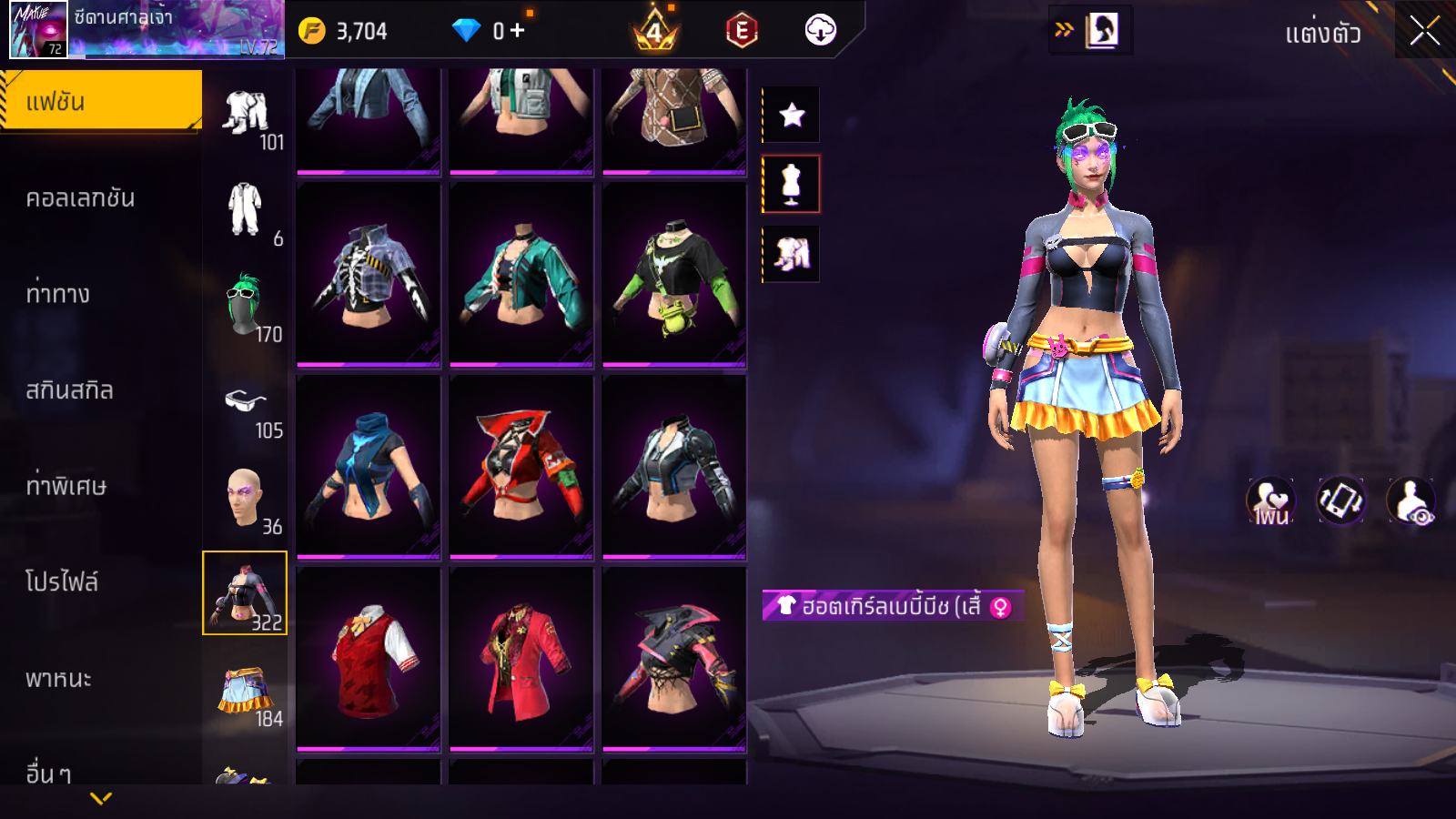Add diamonds using the plus button
1456x819 pixels.
point(518,31)
